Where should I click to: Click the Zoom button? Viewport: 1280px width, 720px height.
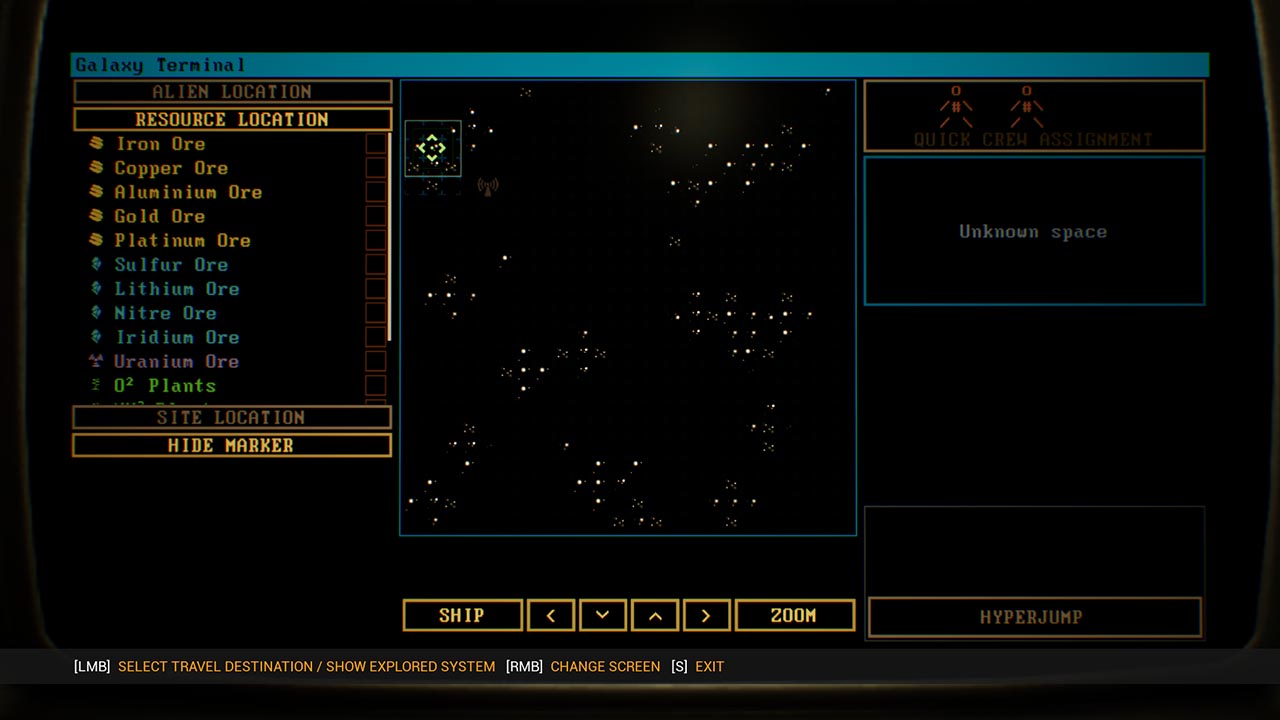[794, 615]
